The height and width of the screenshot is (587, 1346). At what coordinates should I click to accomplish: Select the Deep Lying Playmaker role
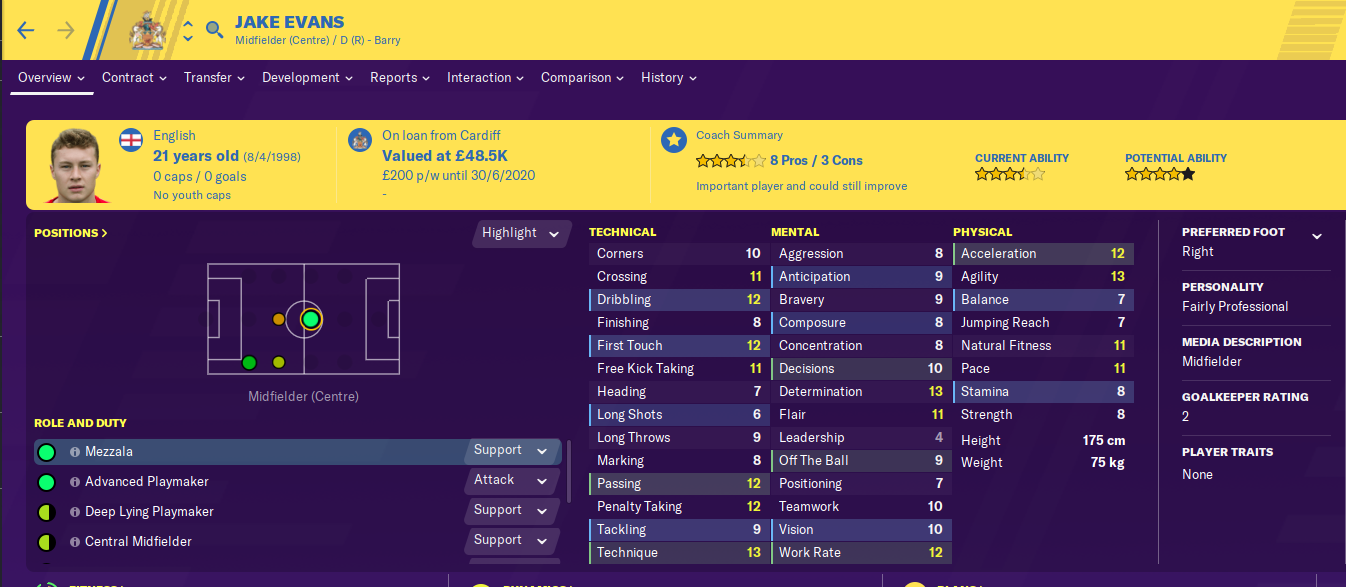tap(149, 512)
